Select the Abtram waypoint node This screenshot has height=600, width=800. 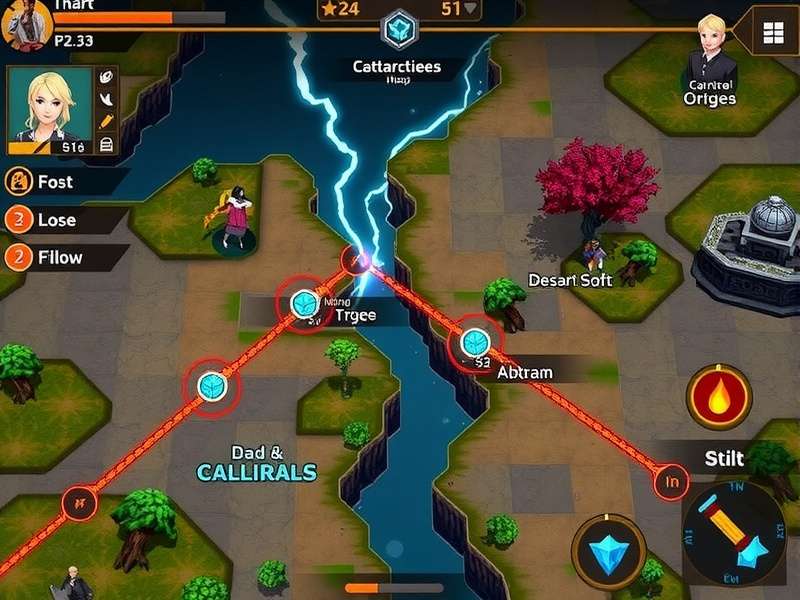coord(476,343)
